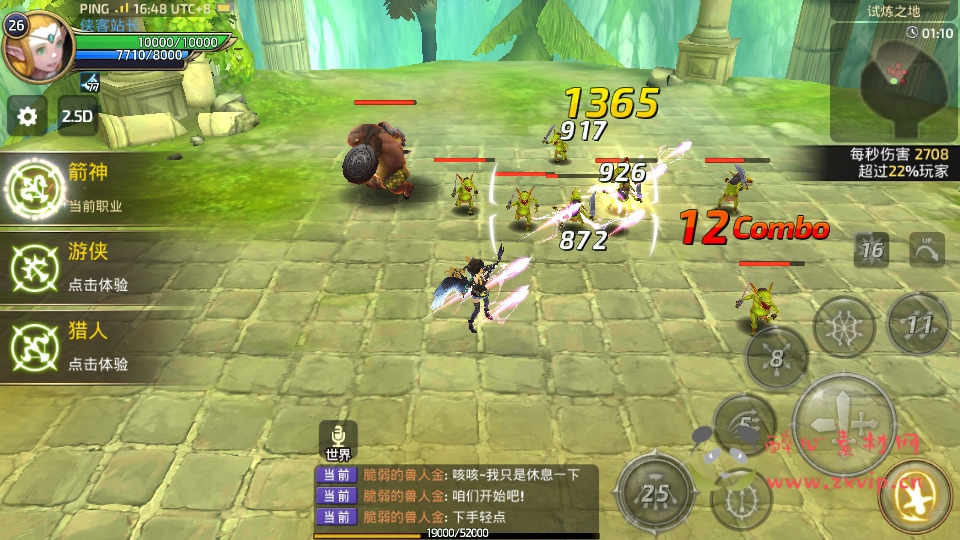Tap the crossed-swords basic attack button
Image resolution: width=960 pixels, height=540 pixels.
(842, 423)
